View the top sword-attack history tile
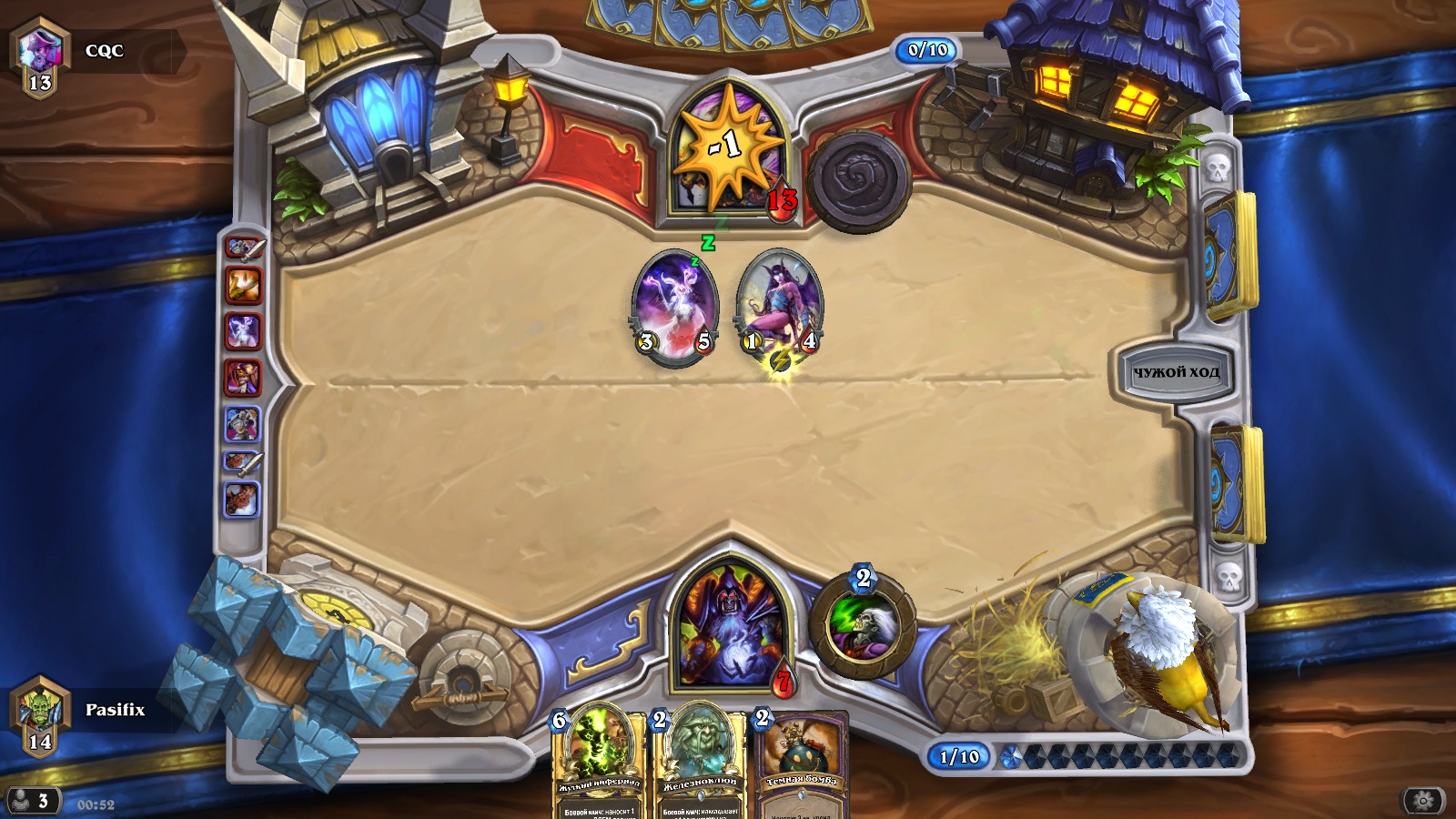This screenshot has width=1456, height=819. tap(243, 248)
